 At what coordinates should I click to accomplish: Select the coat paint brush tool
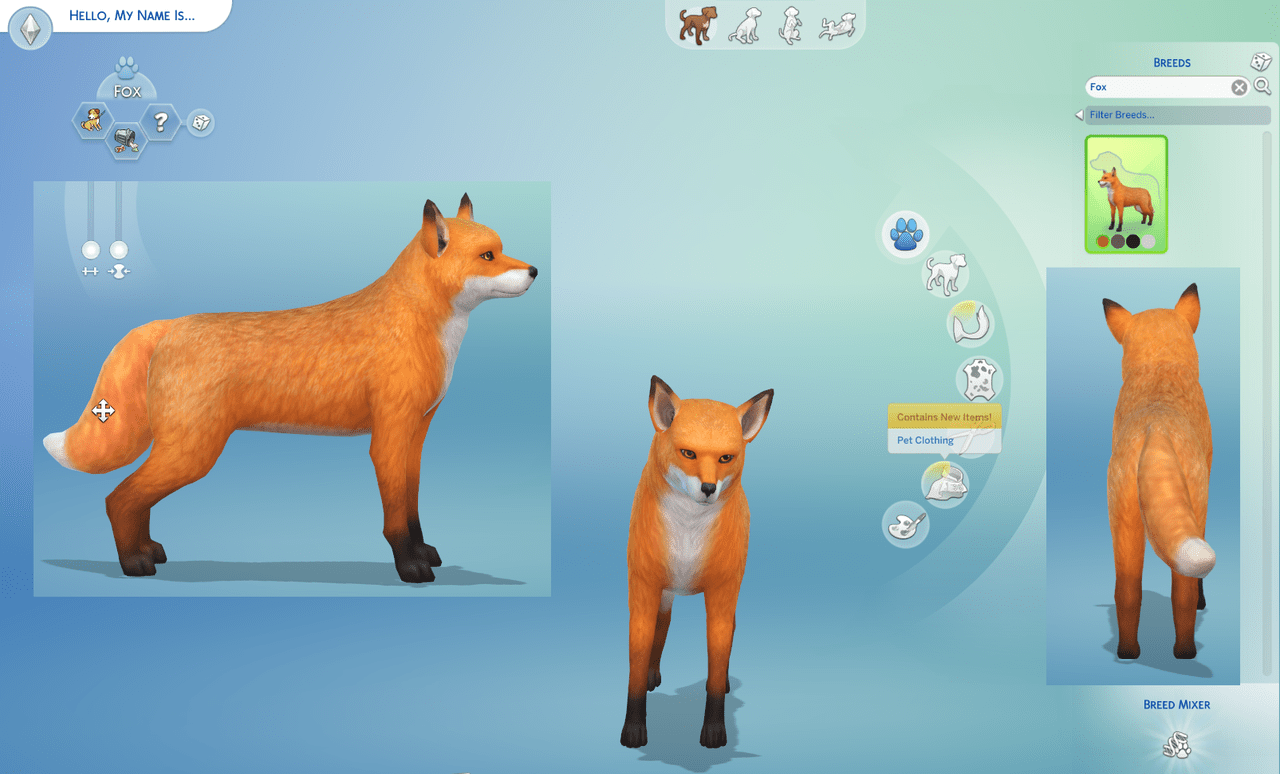click(x=905, y=526)
